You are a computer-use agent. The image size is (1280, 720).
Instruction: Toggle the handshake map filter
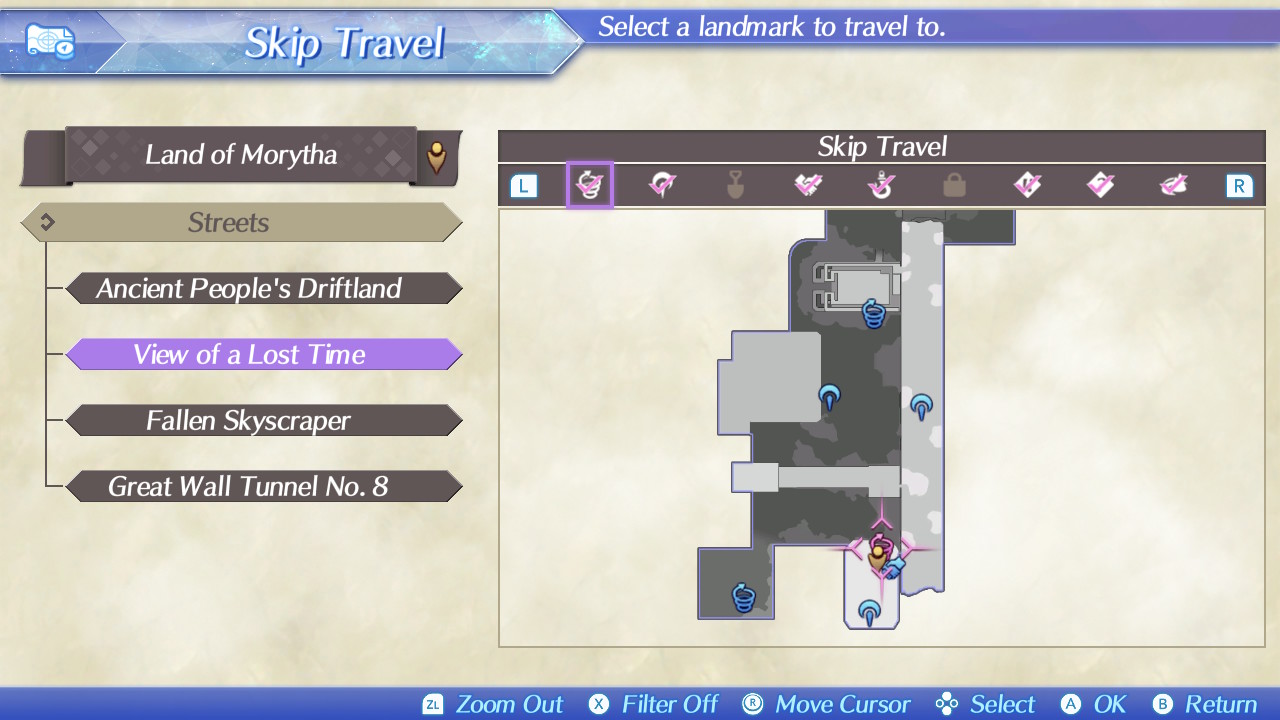tap(808, 185)
